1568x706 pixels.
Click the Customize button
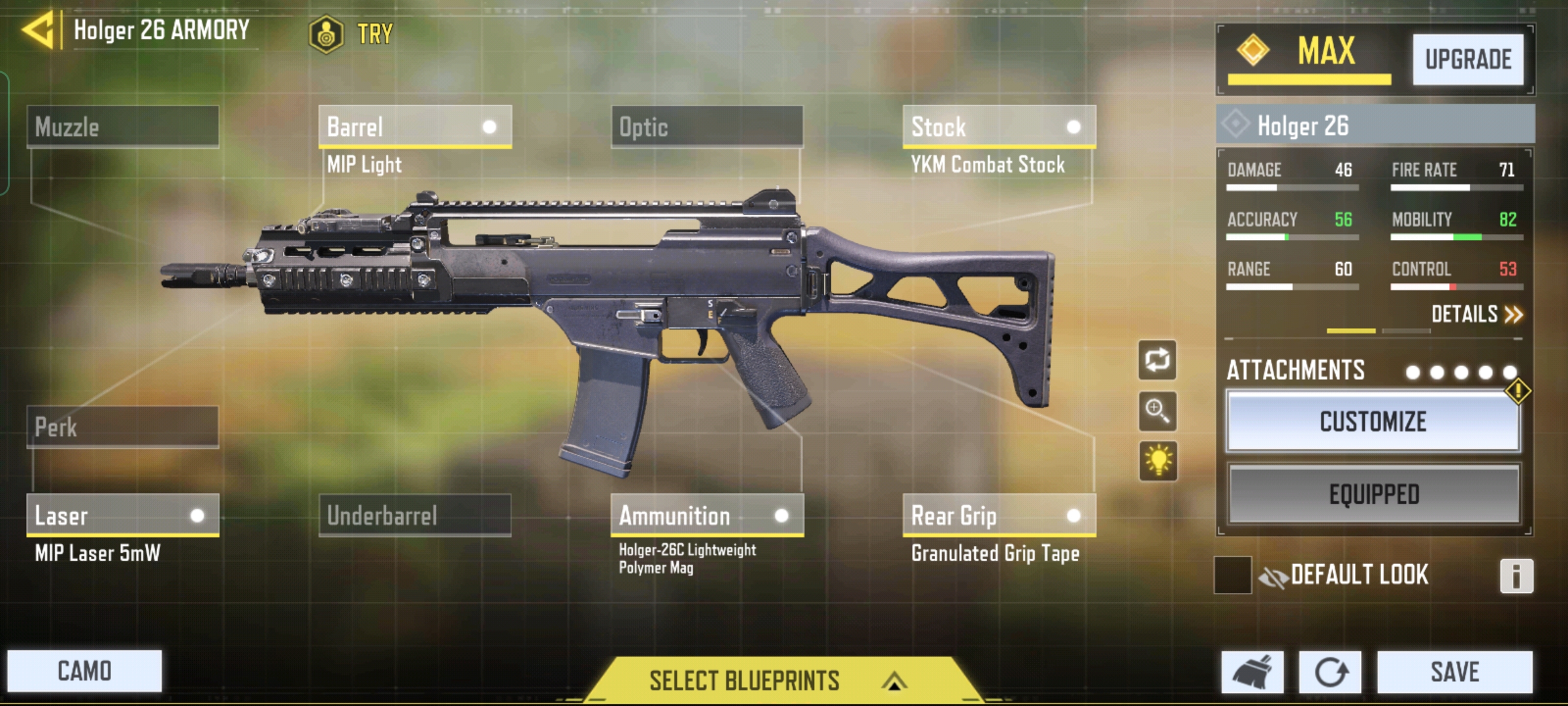[x=1373, y=422]
